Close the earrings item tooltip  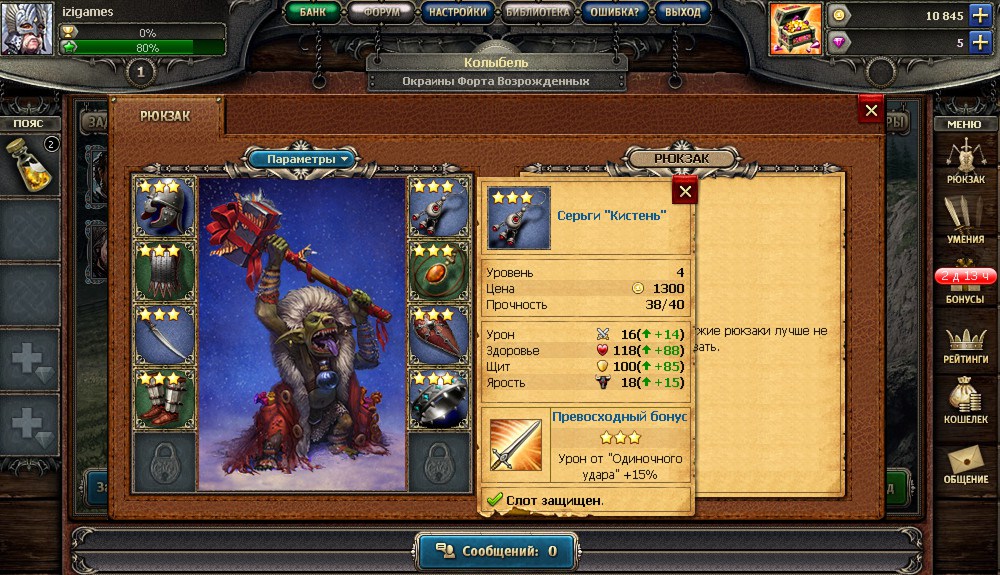pos(685,190)
